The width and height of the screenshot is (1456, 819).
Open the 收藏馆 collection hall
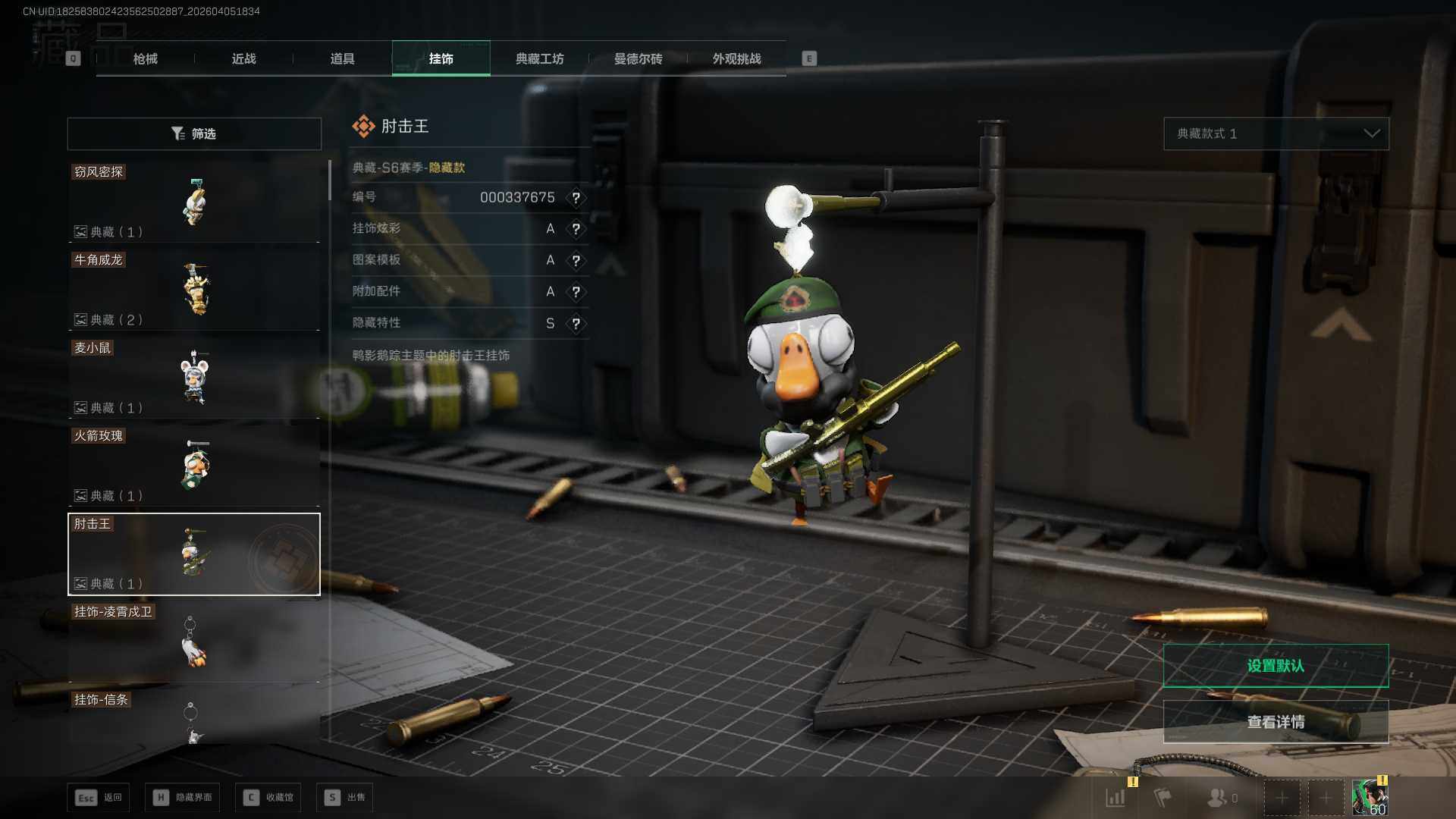click(268, 797)
